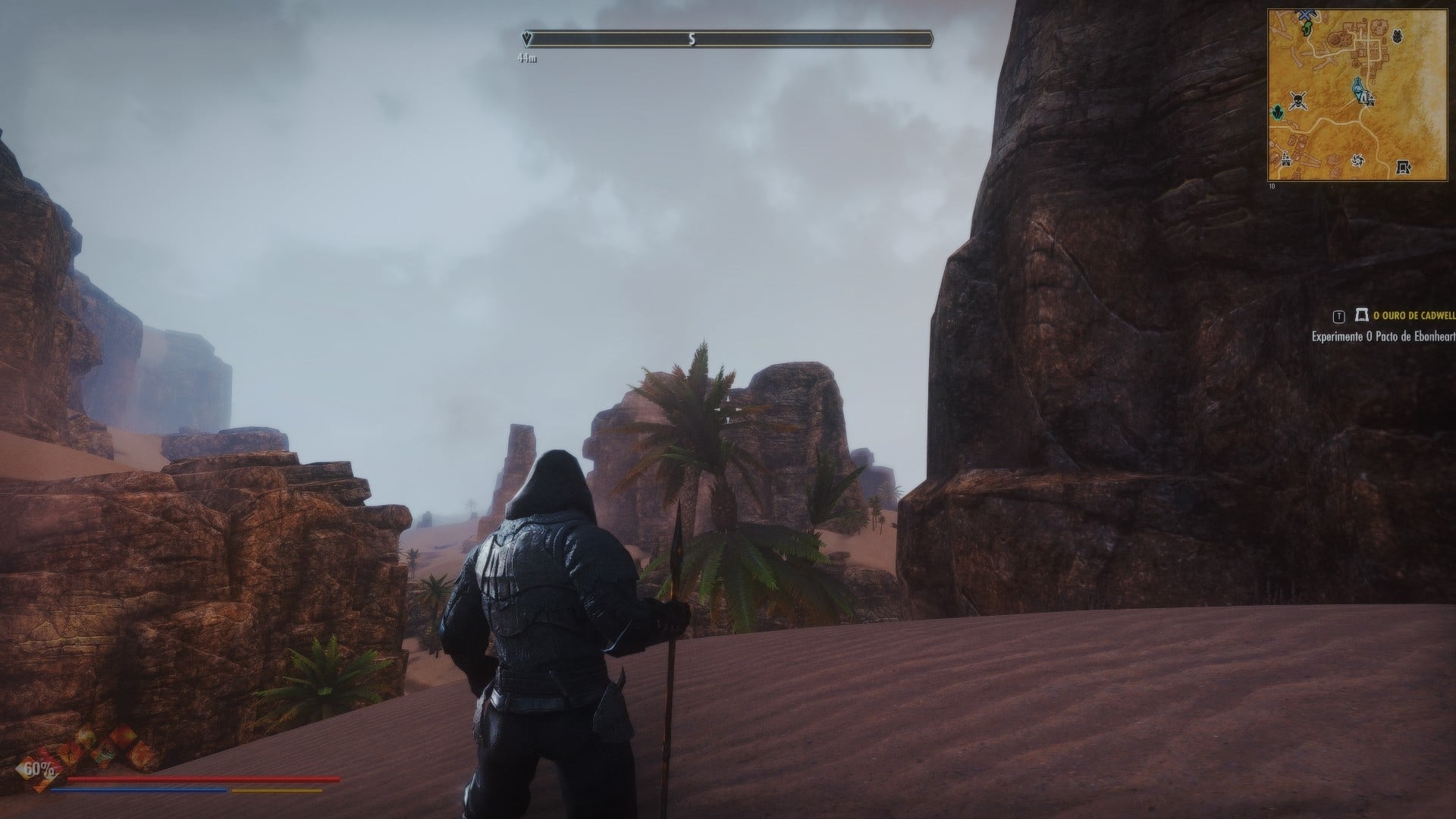Click the compass bar at the top
The width and height of the screenshot is (1456, 819).
point(728,39)
